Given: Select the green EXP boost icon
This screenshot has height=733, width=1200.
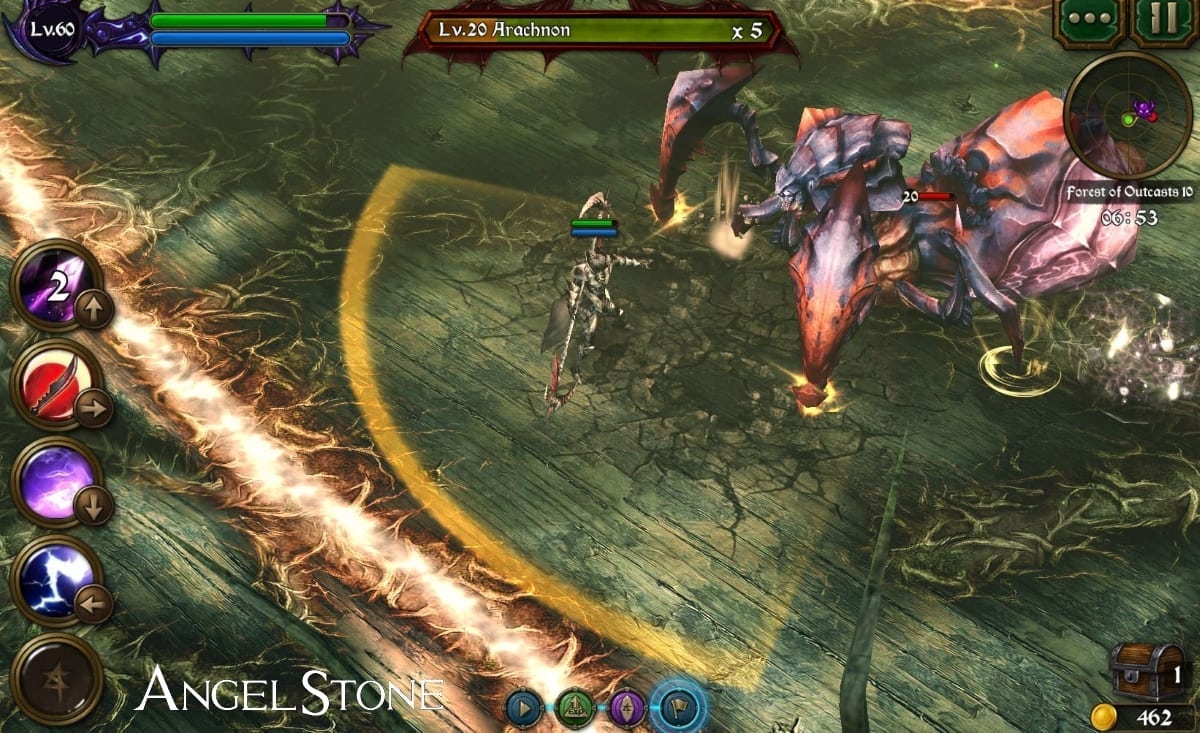Looking at the screenshot, I should (575, 708).
